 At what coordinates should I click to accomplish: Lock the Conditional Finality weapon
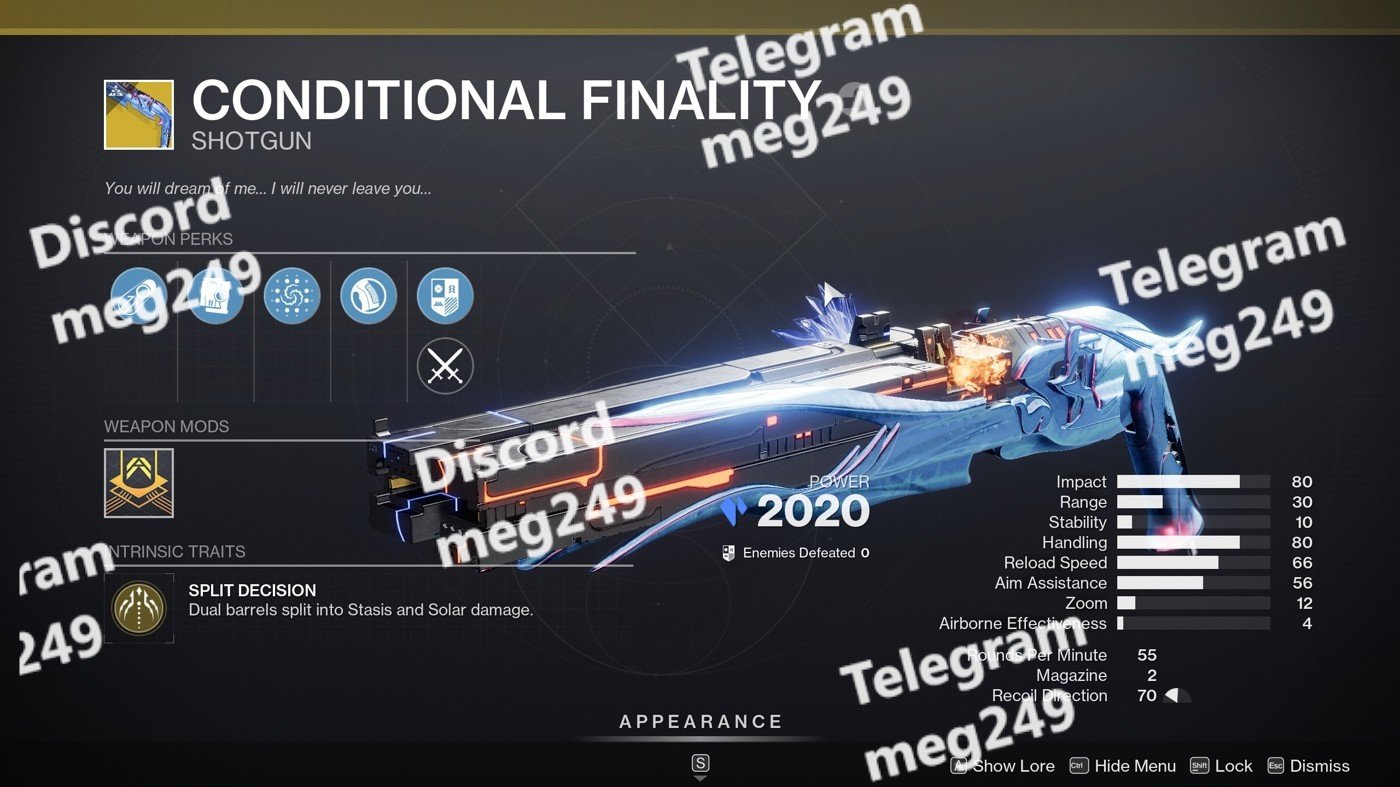coord(1221,766)
